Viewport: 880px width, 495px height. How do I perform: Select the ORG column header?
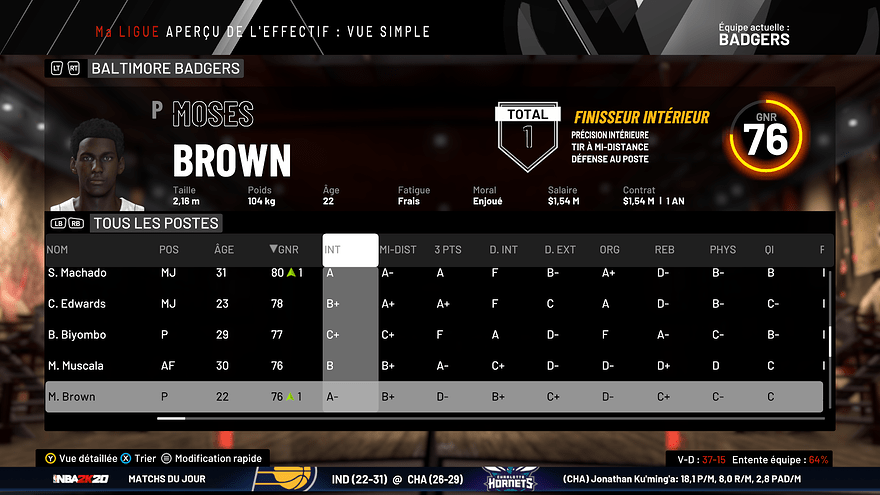coord(610,249)
